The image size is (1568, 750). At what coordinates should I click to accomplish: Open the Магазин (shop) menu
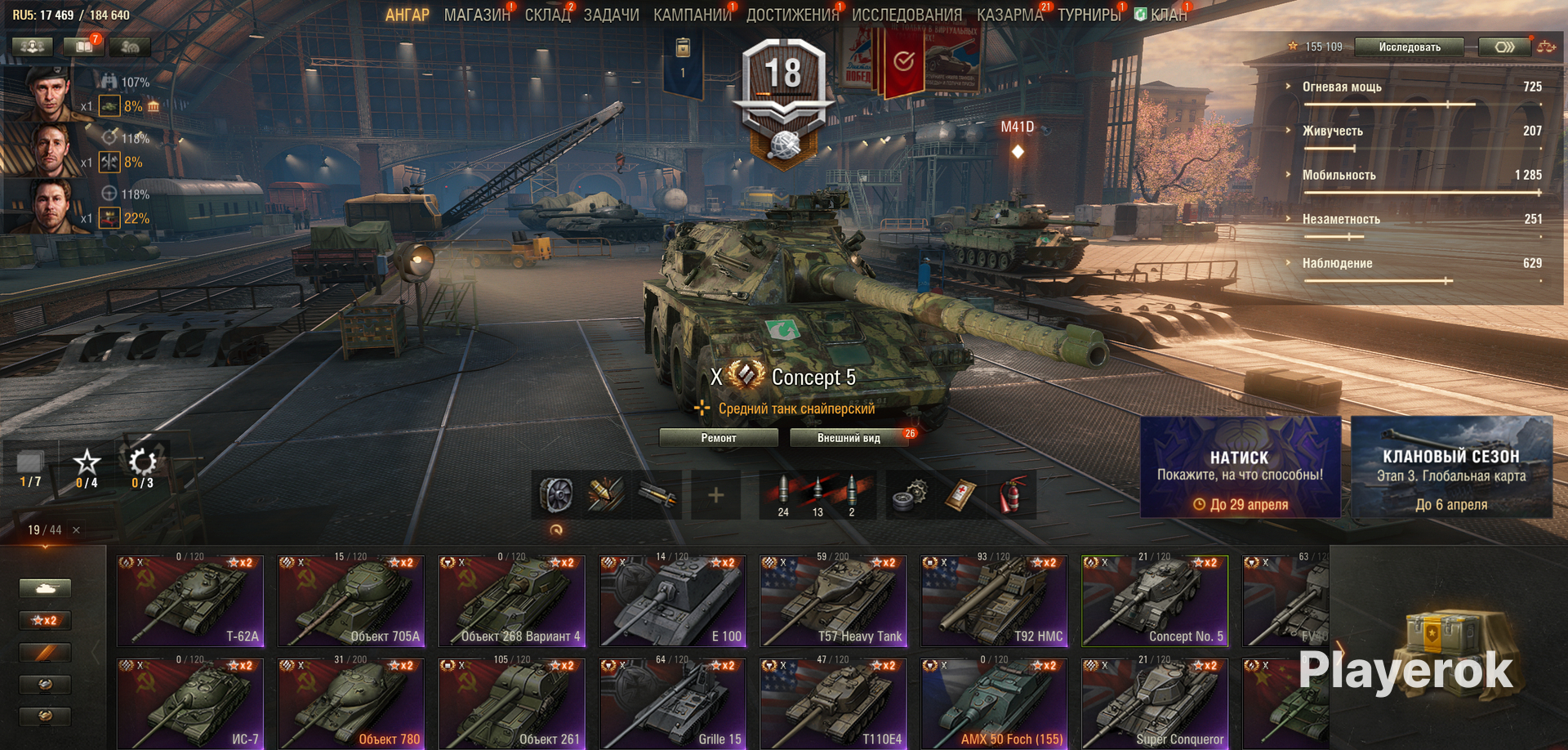476,15
